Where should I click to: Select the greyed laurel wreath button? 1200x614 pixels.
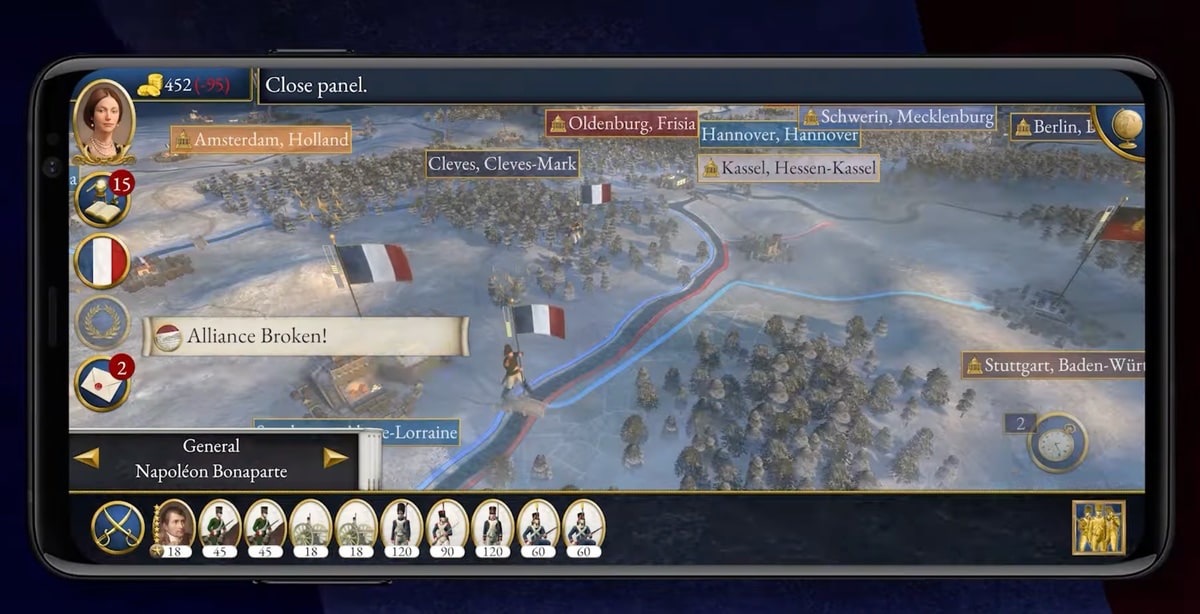tap(102, 322)
